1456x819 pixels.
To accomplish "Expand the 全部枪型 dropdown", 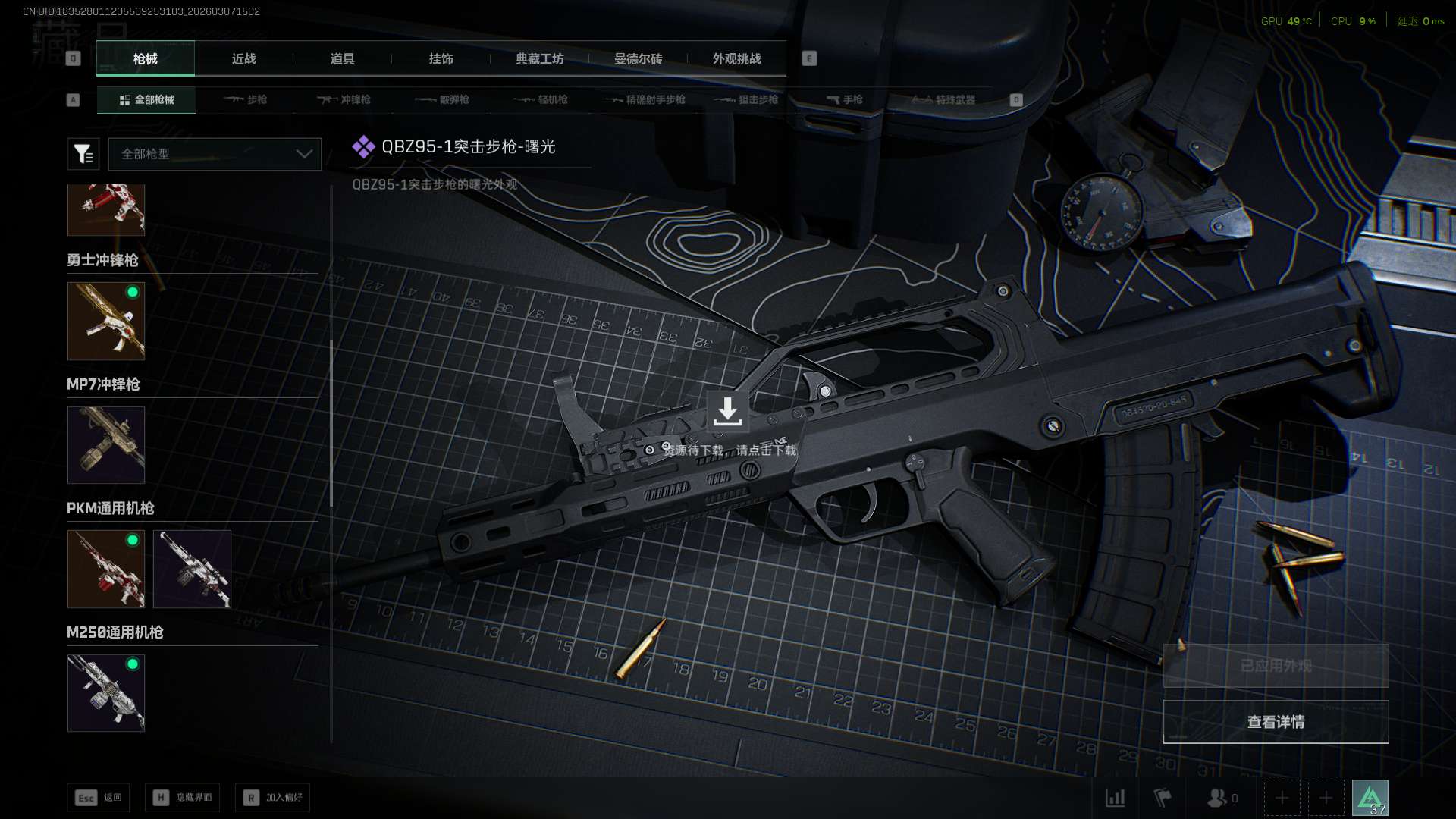I will tap(215, 154).
